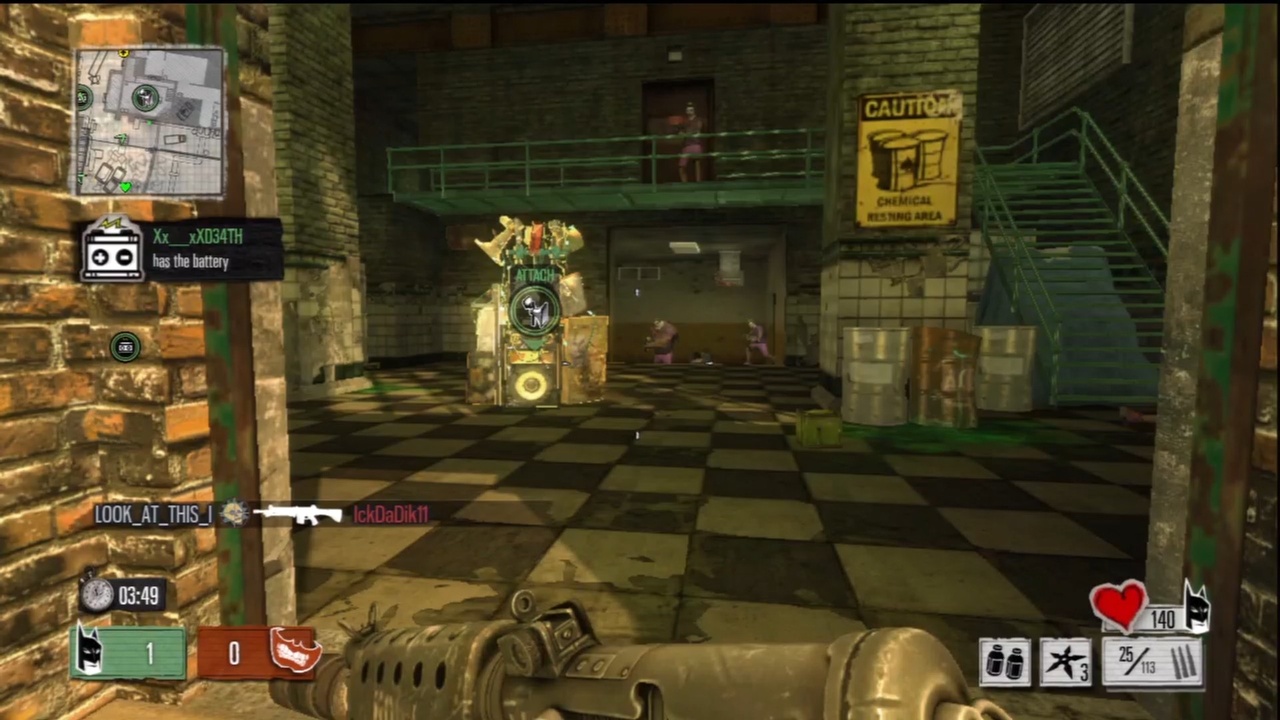Click the stopwatch timer icon
The height and width of the screenshot is (720, 1280).
(97, 595)
